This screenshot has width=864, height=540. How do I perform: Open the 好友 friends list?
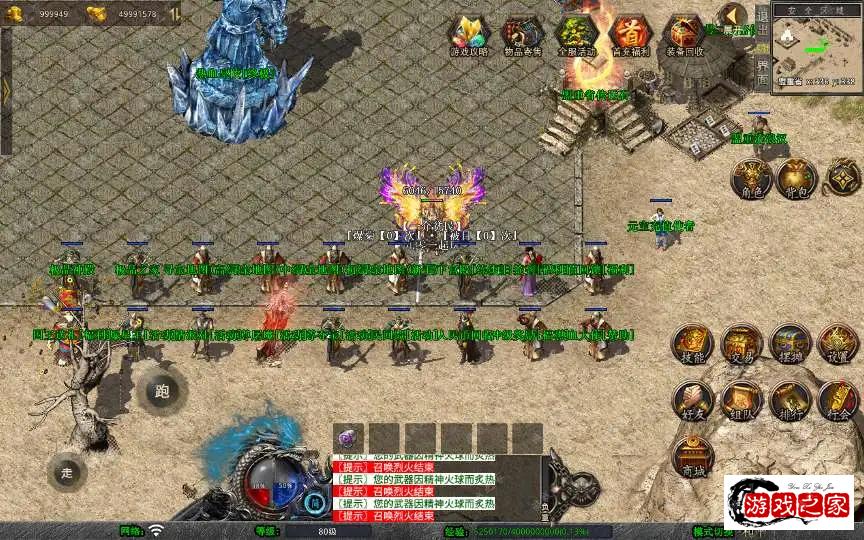click(693, 400)
